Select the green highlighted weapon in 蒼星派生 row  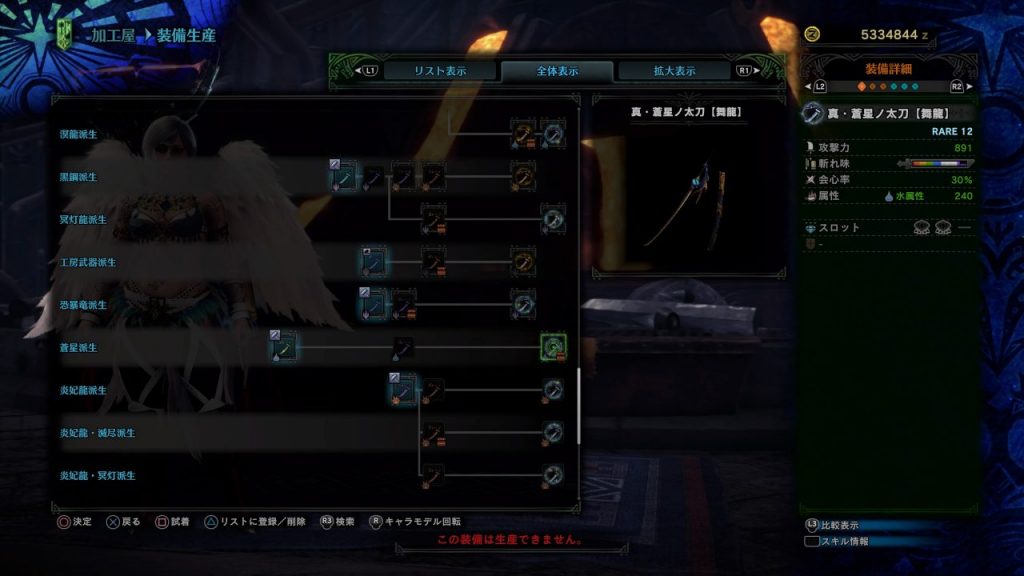click(554, 347)
